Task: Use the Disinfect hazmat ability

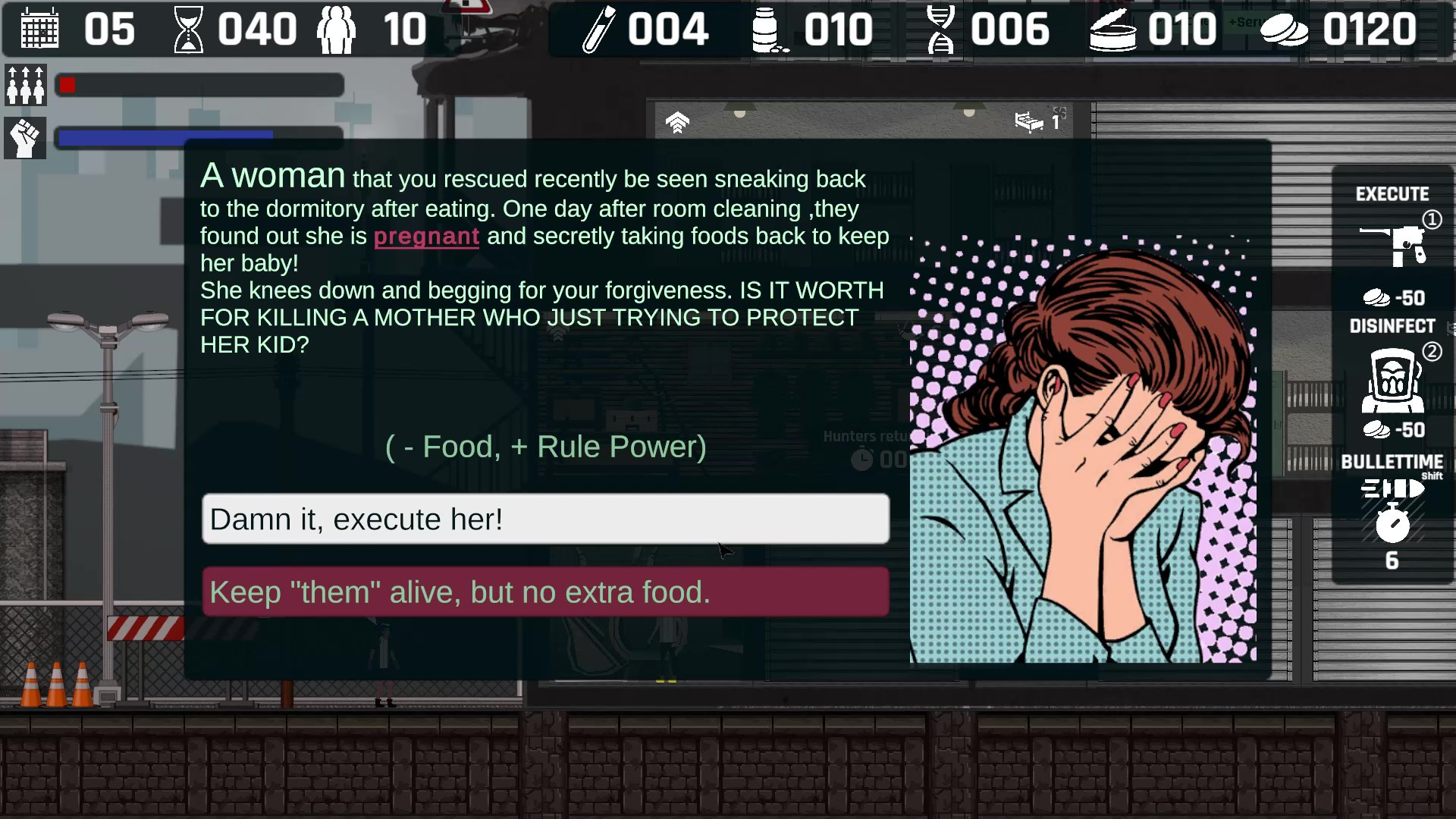Action: (1392, 380)
